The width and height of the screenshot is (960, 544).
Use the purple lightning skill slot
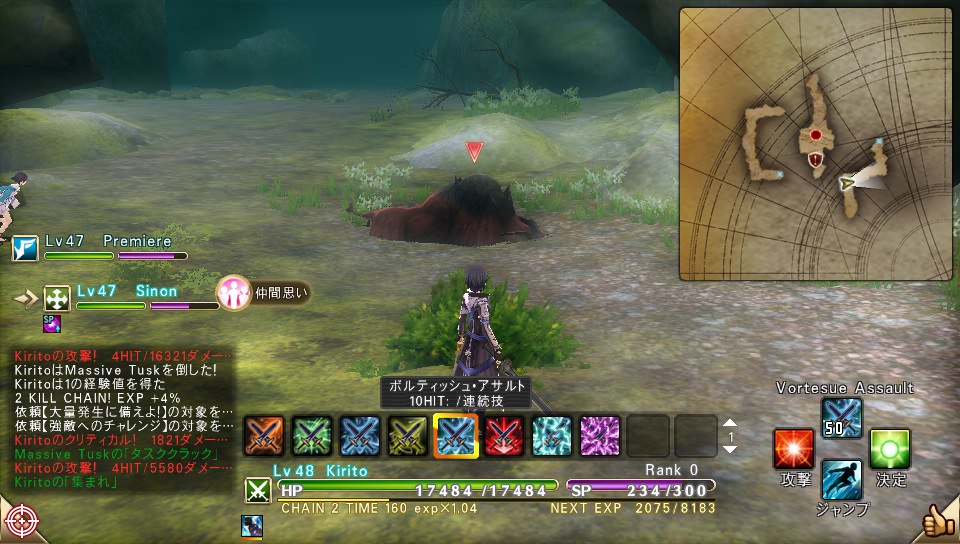[x=600, y=435]
